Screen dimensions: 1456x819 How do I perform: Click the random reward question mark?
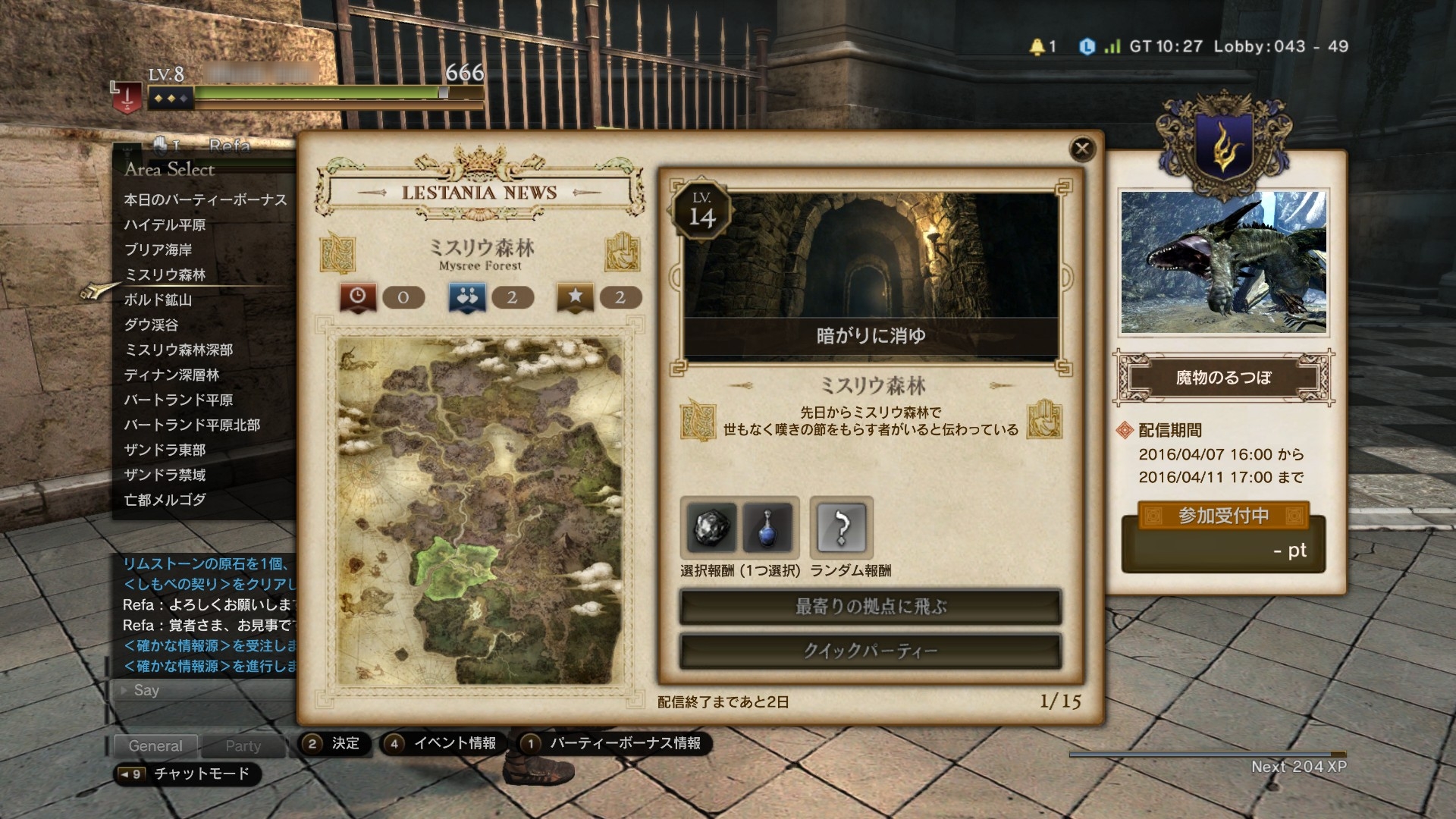841,528
